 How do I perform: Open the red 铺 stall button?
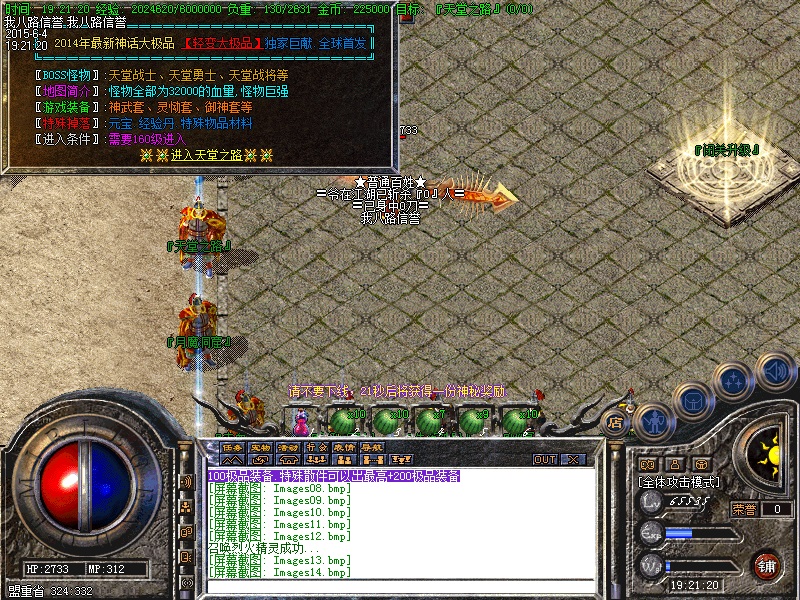[x=767, y=565]
